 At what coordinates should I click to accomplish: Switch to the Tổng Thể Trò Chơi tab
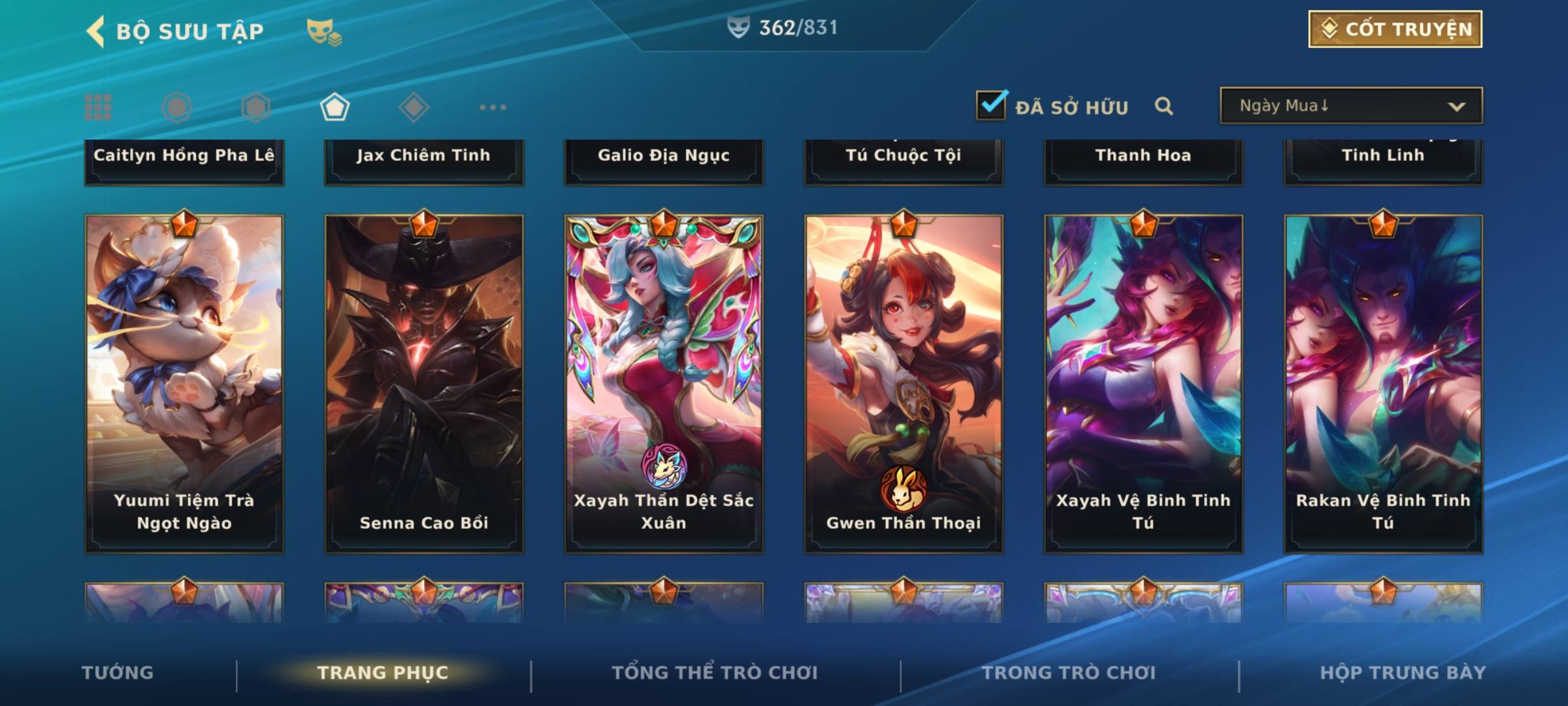coord(715,673)
